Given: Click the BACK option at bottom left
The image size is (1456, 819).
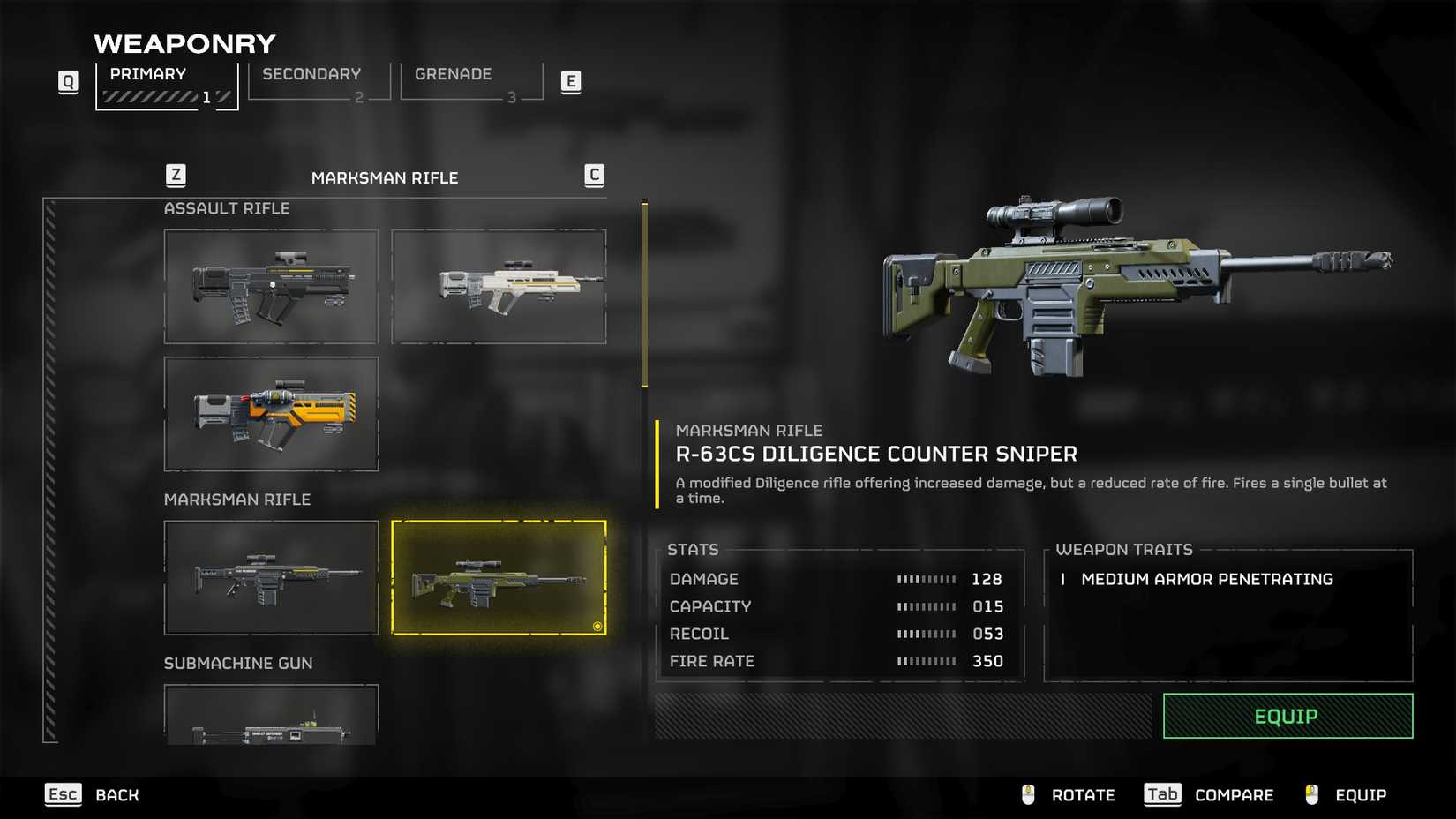Looking at the screenshot, I should coord(116,794).
